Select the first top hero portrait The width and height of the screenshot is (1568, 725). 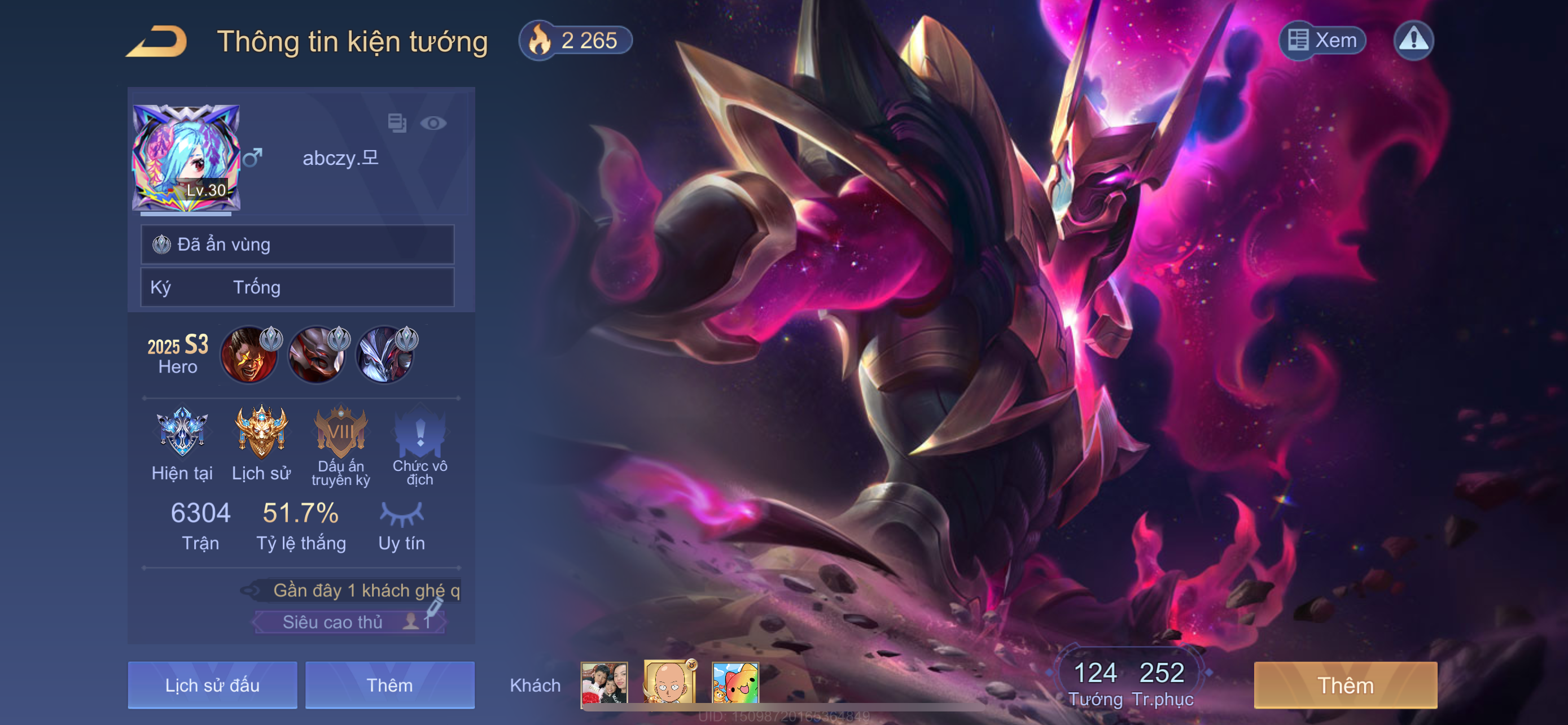tap(249, 355)
